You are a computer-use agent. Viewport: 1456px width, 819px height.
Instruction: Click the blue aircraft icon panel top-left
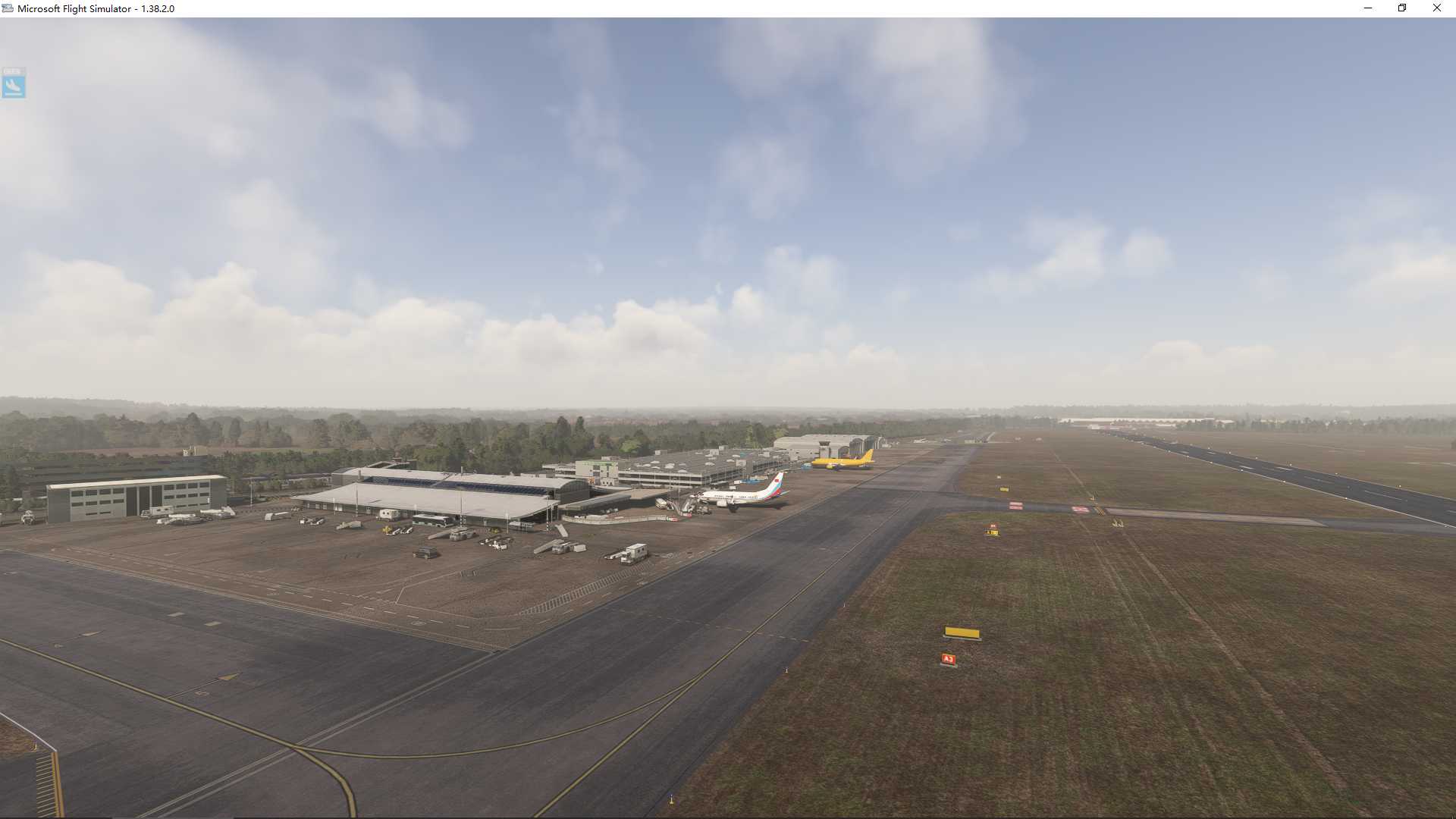[14, 84]
